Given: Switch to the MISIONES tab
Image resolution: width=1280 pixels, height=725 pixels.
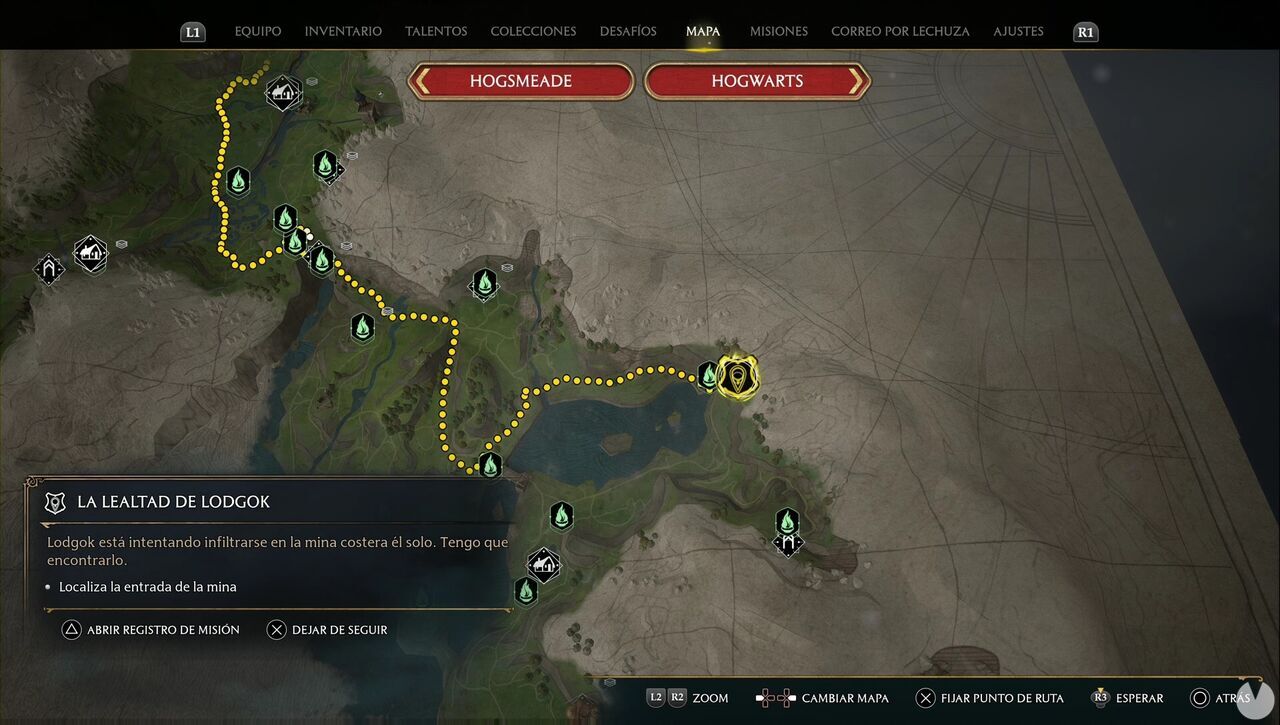Looking at the screenshot, I should [778, 31].
